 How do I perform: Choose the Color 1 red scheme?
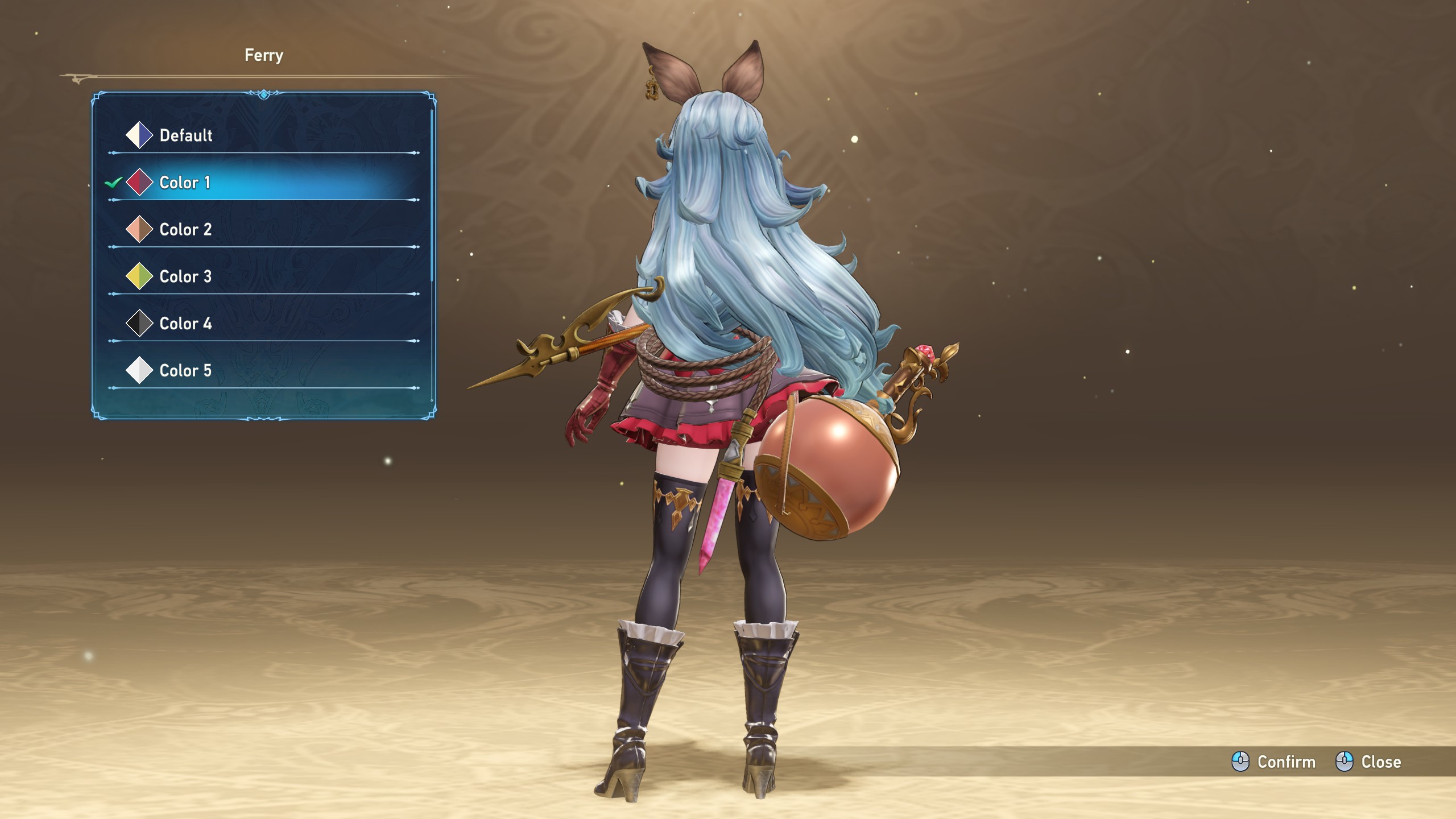(185, 183)
